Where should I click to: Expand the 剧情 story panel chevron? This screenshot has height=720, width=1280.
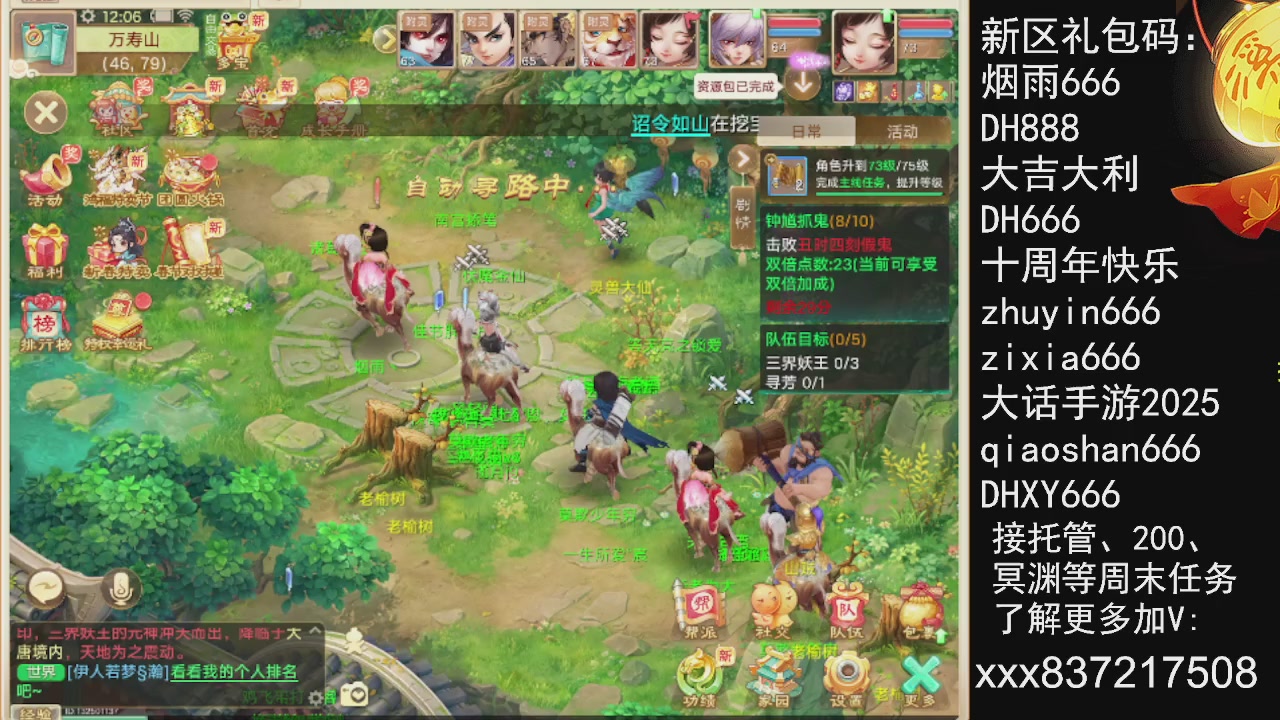point(742,158)
